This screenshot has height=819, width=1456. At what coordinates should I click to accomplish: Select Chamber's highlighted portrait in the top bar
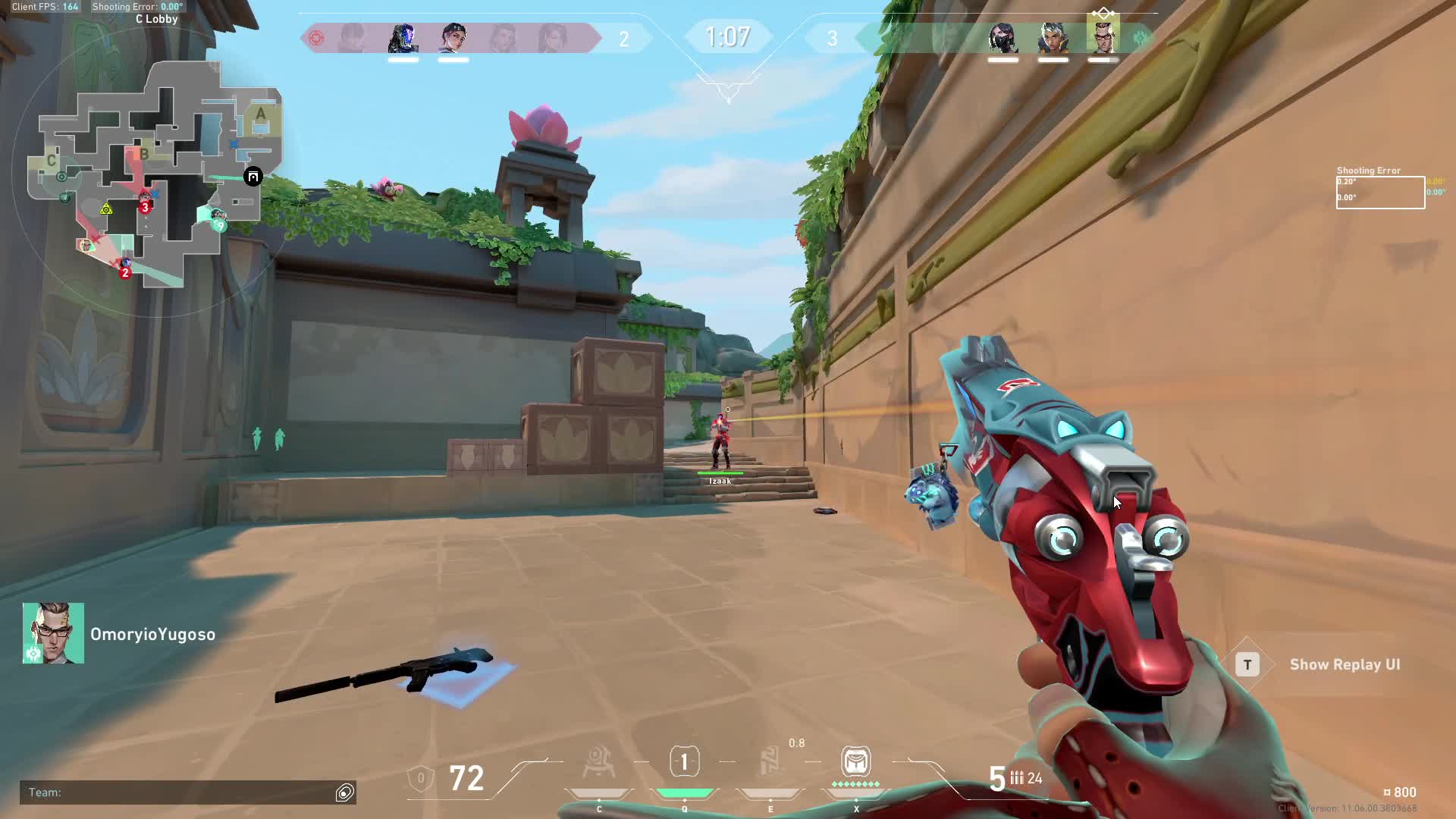1103,36
